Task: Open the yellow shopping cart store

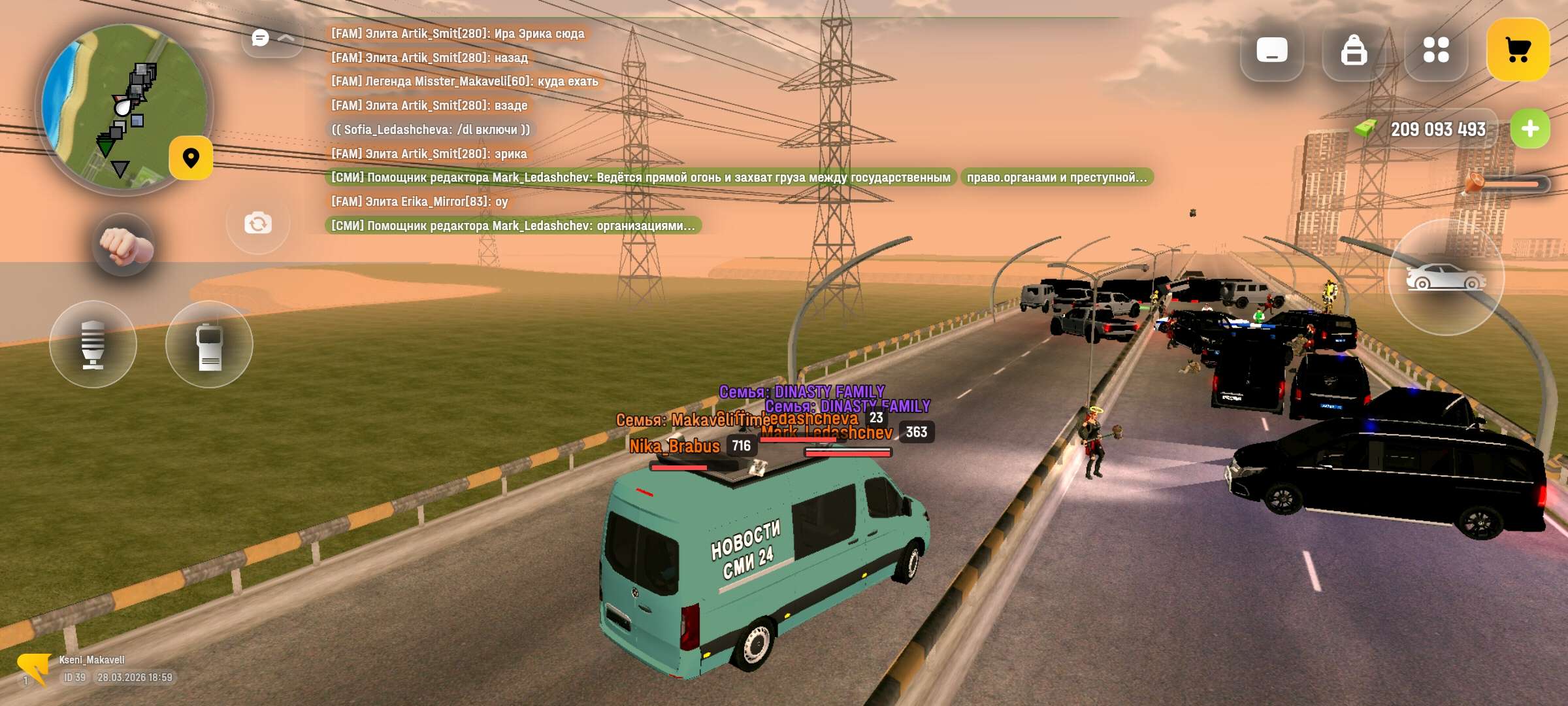Action: click(x=1518, y=50)
